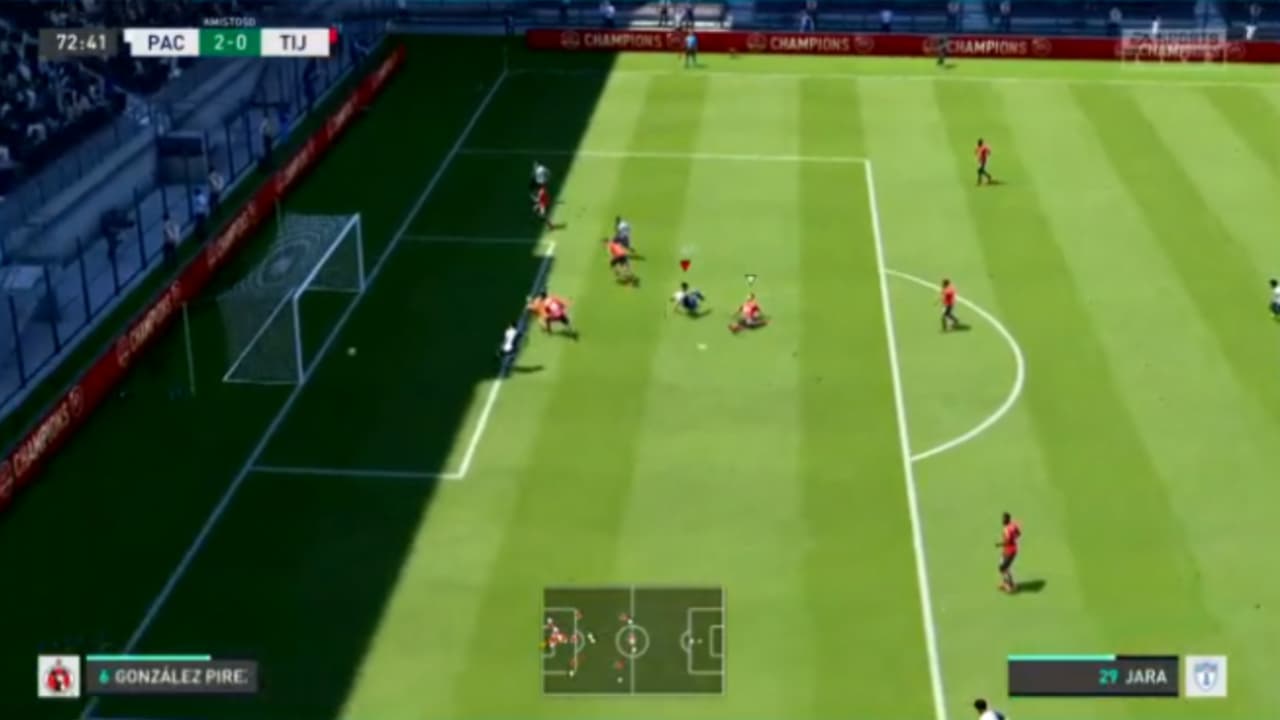Expand the PAC team name label
The height and width of the screenshot is (720, 1280).
[168, 42]
